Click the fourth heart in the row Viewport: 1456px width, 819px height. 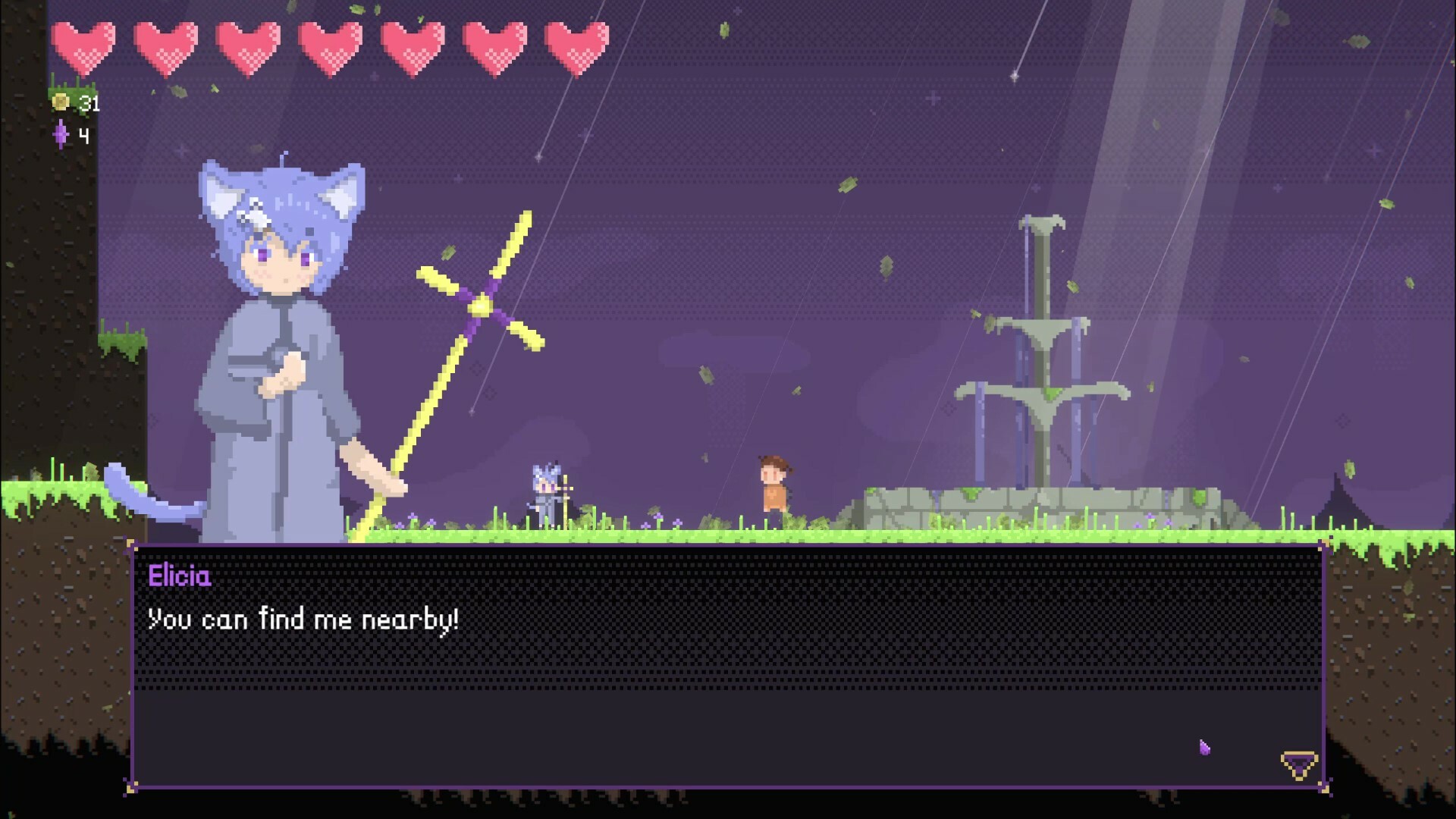(329, 45)
